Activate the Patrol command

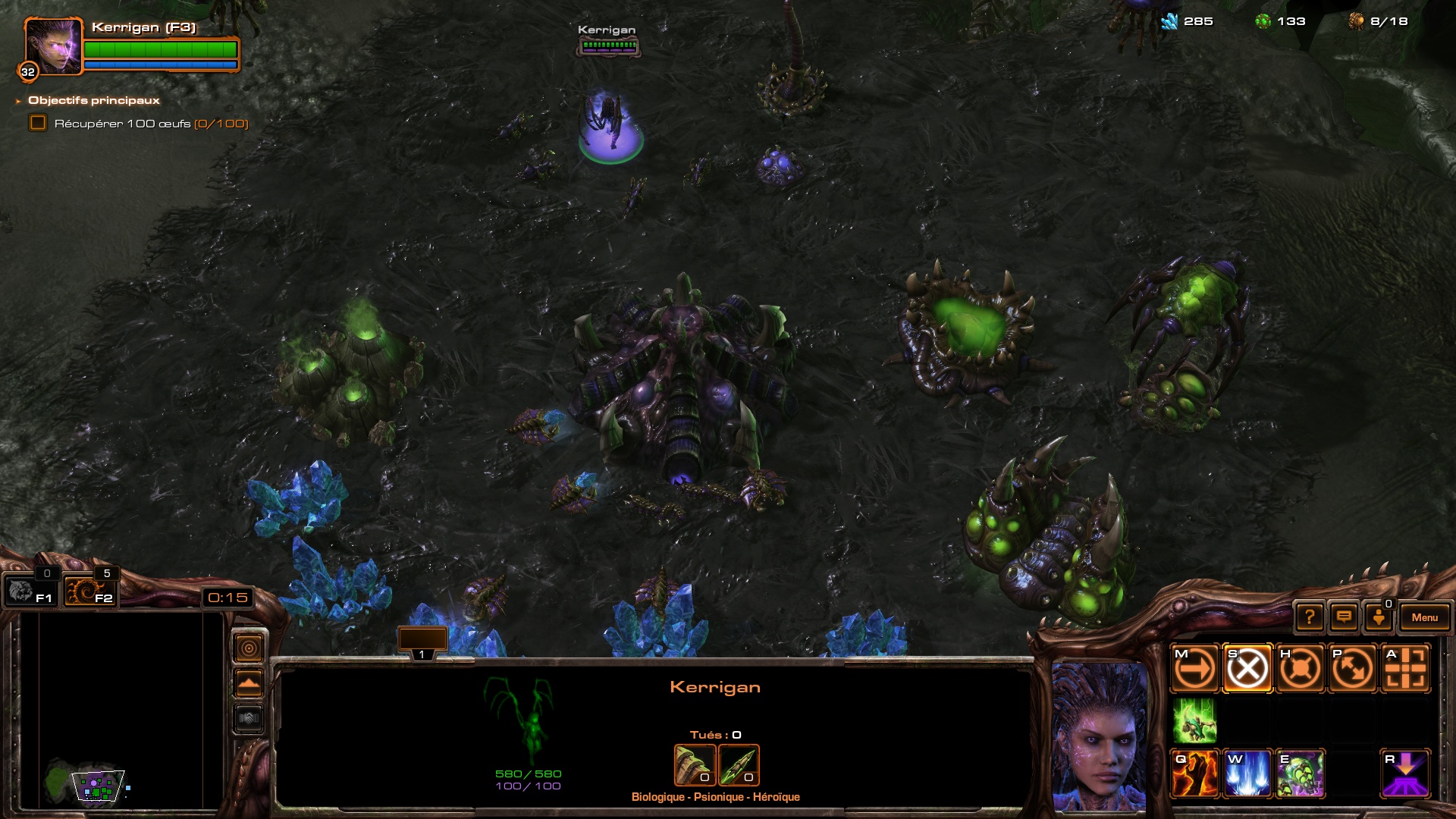[1353, 669]
